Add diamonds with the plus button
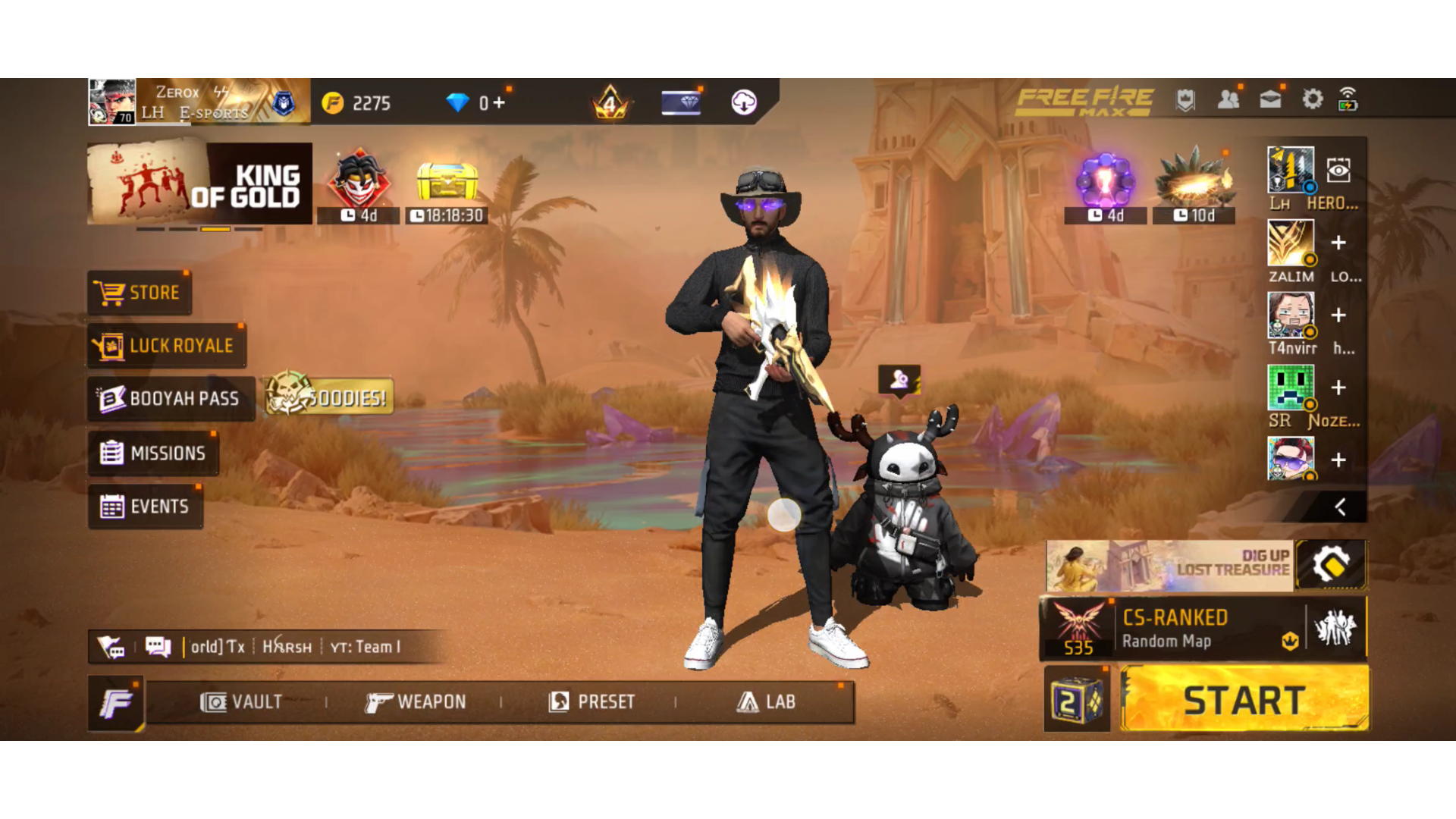This screenshot has width=1456, height=819. tap(498, 102)
